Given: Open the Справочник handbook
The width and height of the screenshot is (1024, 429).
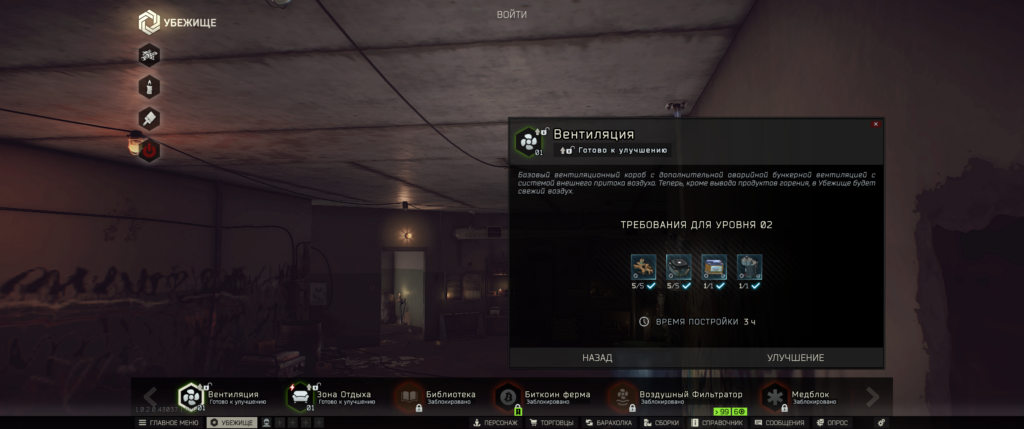Looking at the screenshot, I should (x=717, y=423).
